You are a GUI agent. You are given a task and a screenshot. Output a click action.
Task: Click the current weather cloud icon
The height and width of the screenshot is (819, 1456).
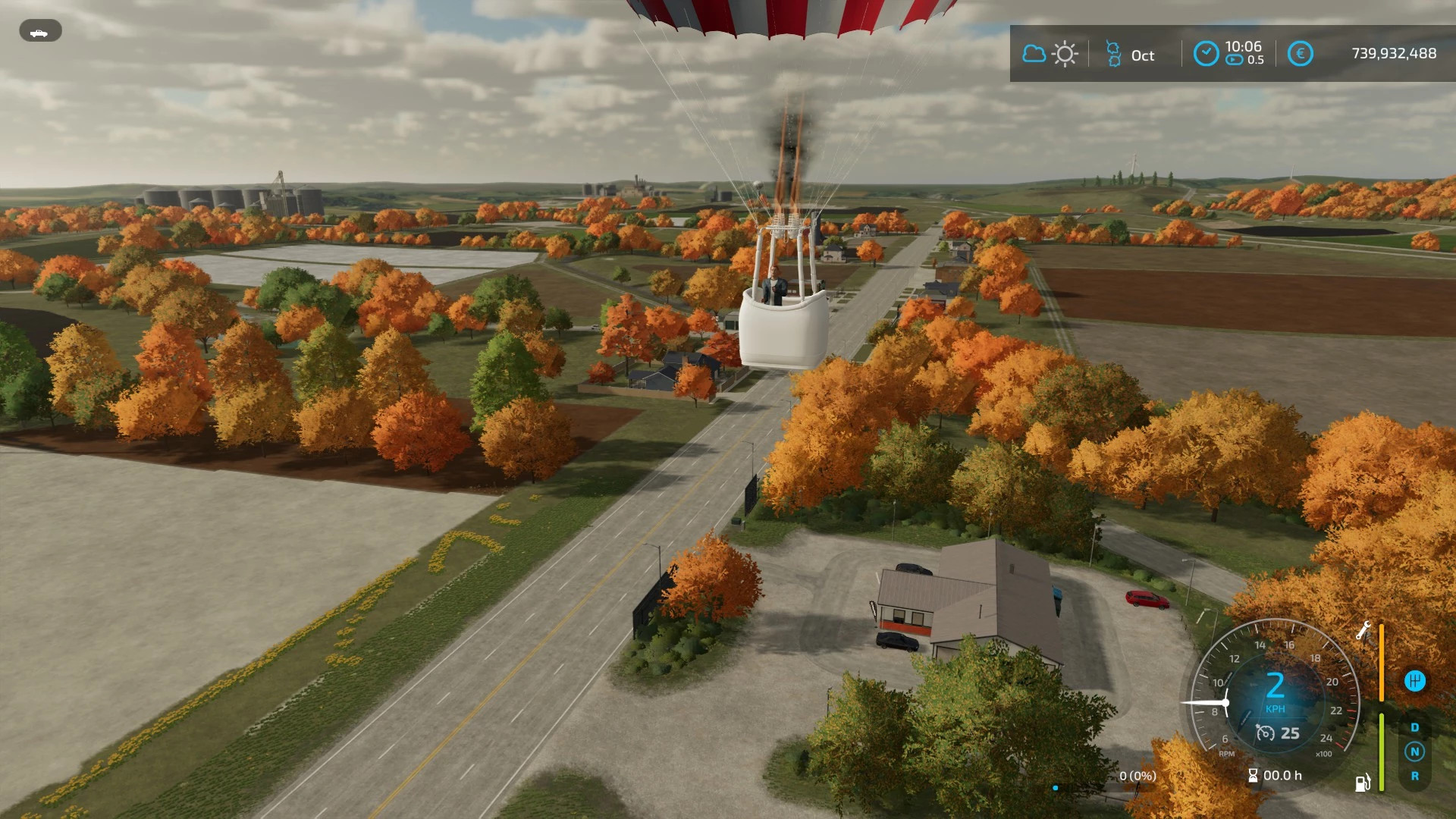pyautogui.click(x=1034, y=53)
